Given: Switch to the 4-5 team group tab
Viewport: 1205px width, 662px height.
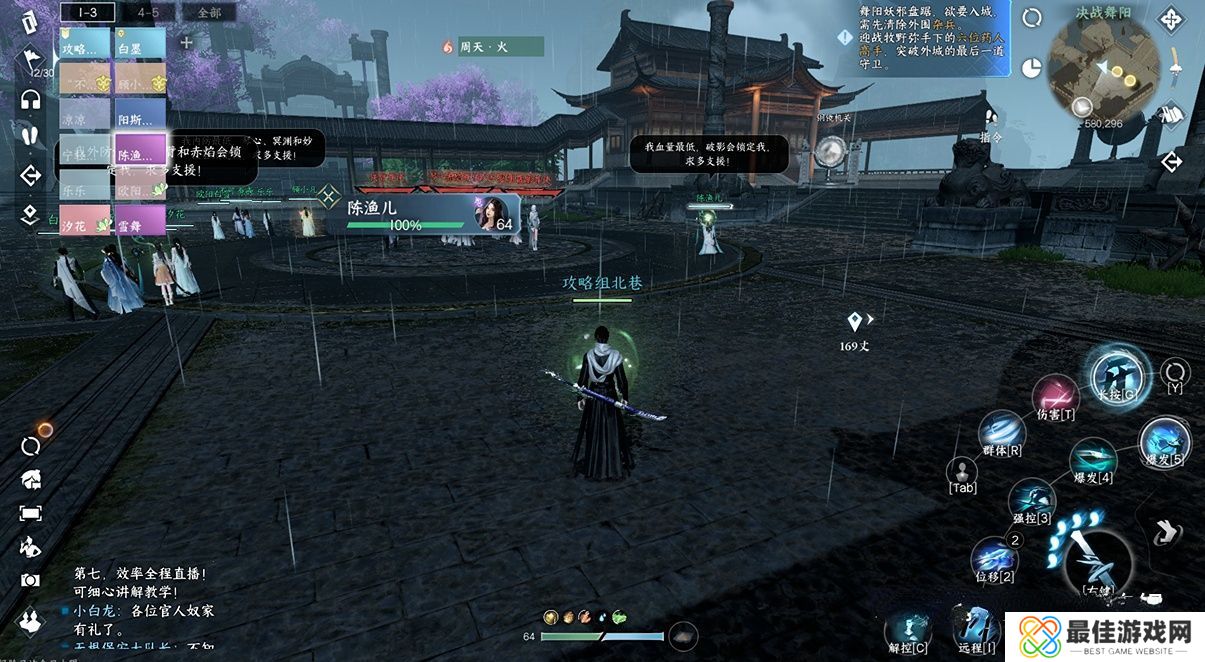Looking at the screenshot, I should [x=148, y=12].
